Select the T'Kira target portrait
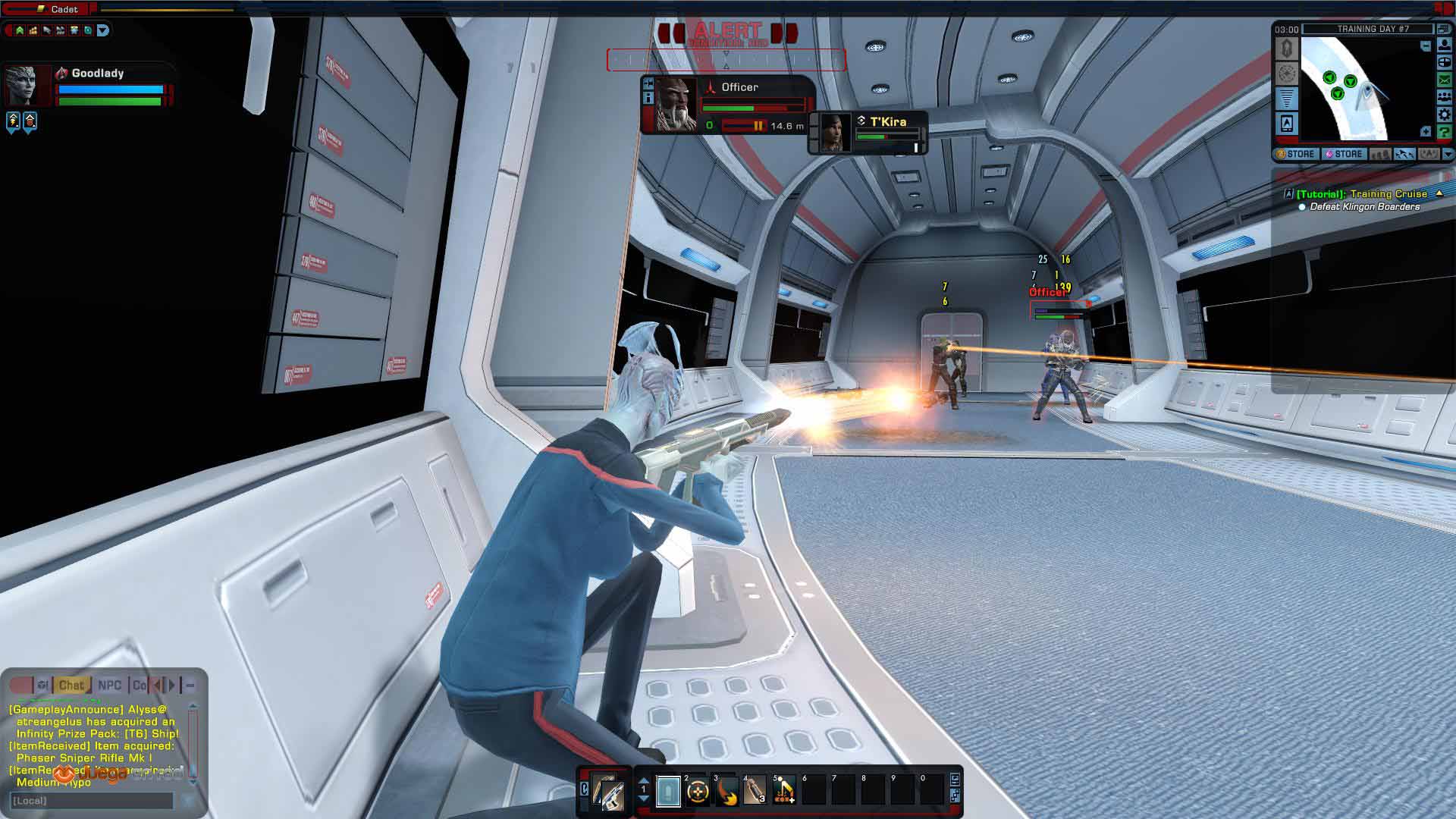Screen dimensions: 1456x819 (836, 132)
